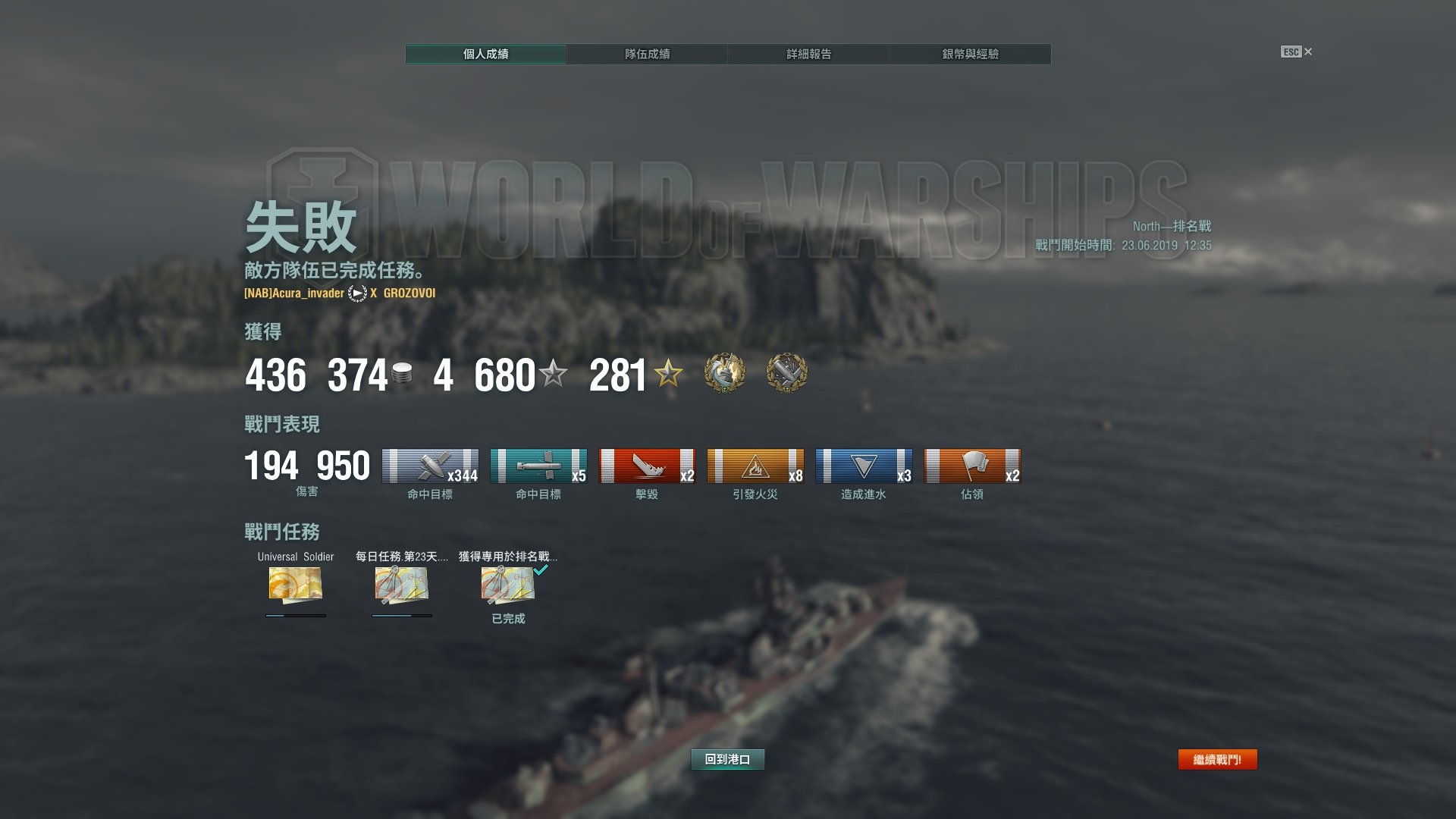
Task: View the first achievement medal
Action: [x=724, y=373]
